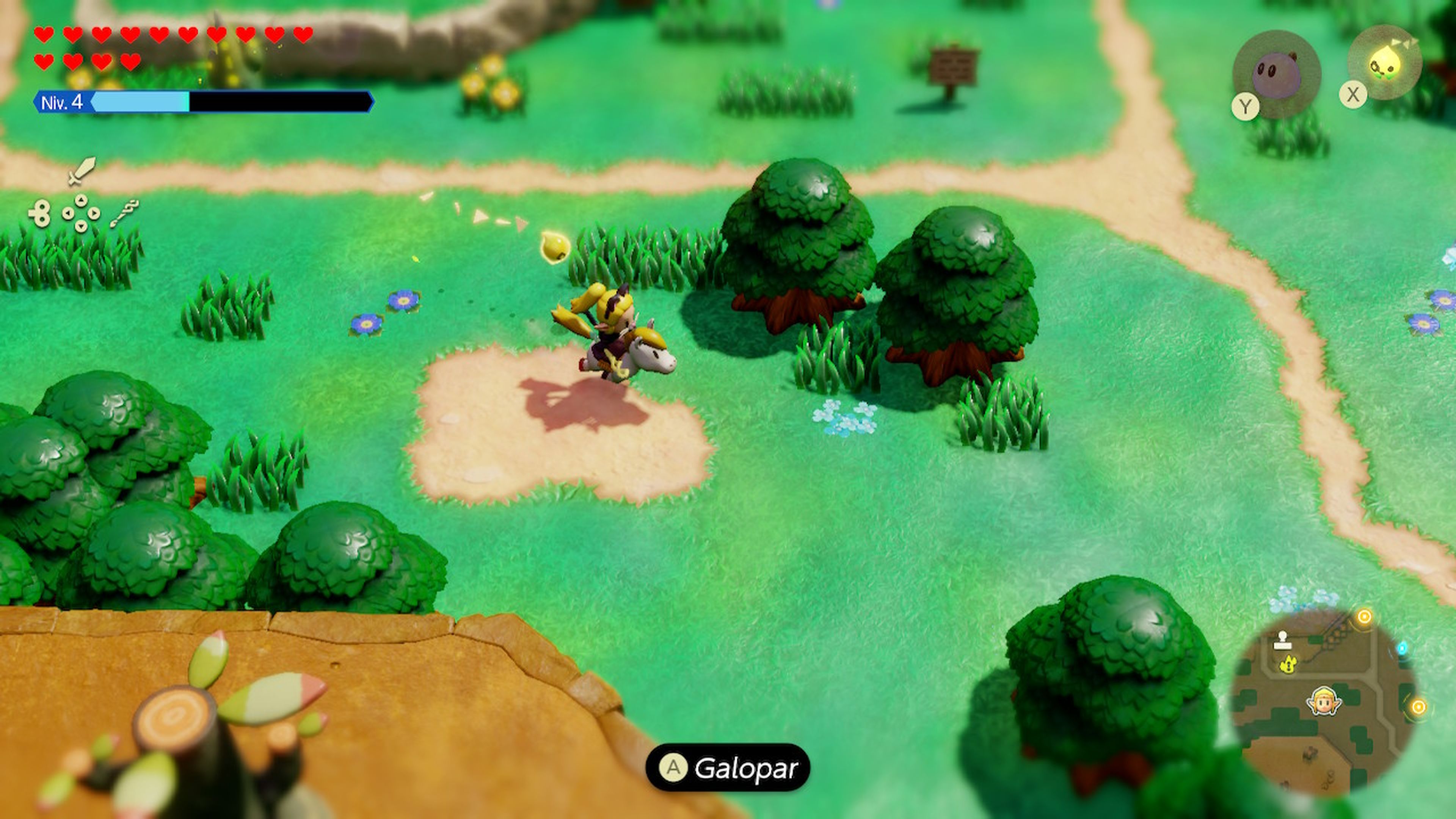This screenshot has width=1456, height=819.
Task: Click the d-pad indicator icon
Action: (x=81, y=213)
